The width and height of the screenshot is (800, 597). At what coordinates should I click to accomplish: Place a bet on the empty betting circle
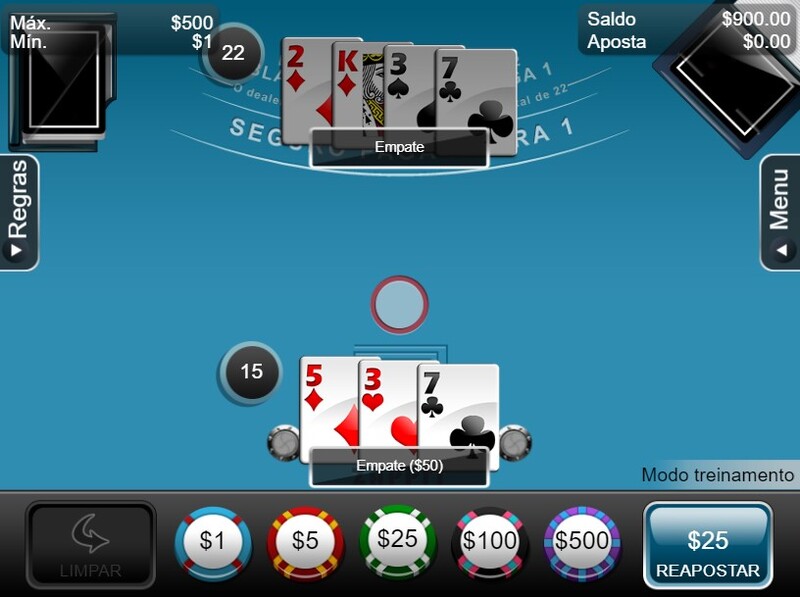pos(399,304)
